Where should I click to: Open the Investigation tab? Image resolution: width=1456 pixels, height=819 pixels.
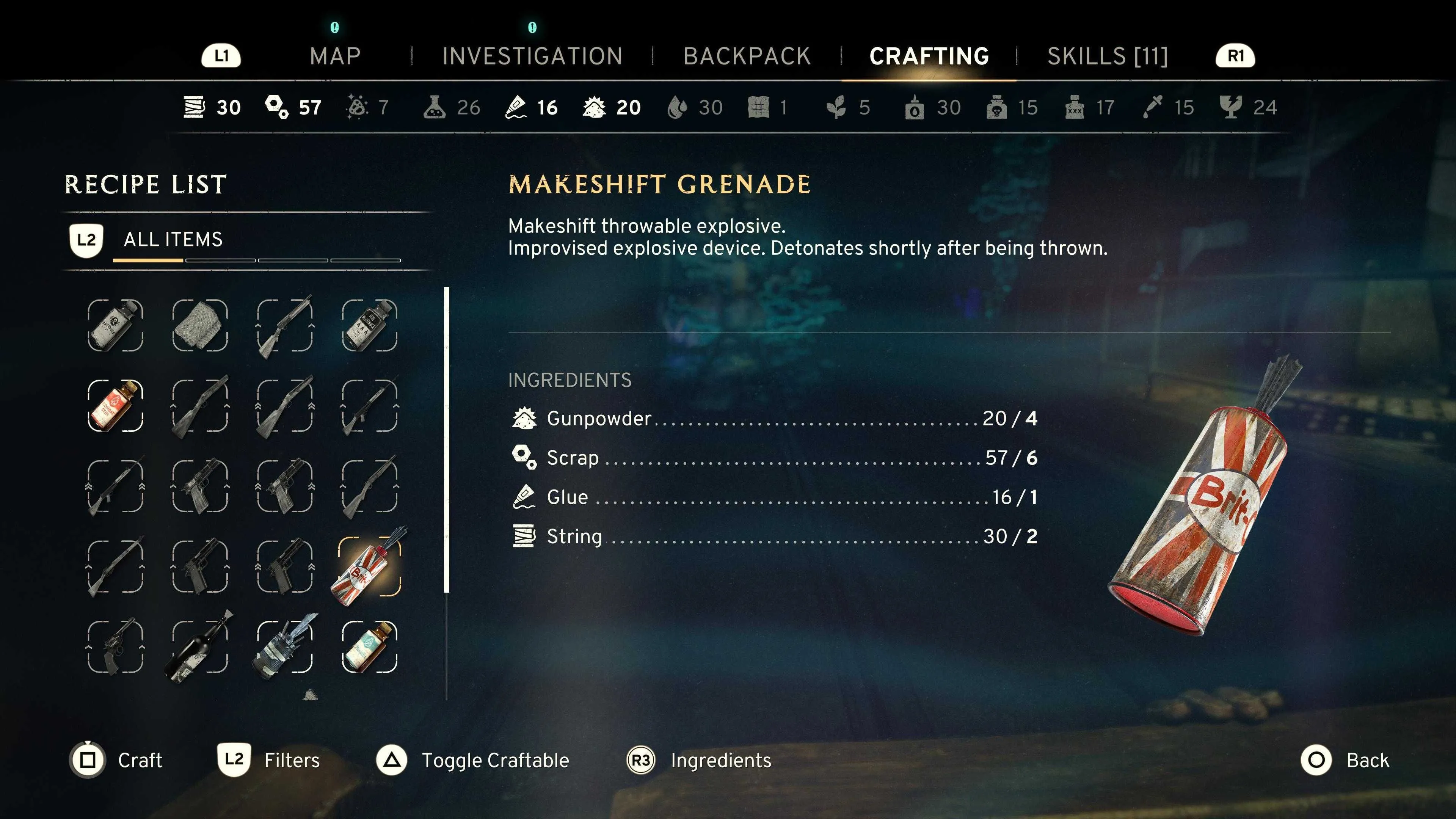pos(532,56)
